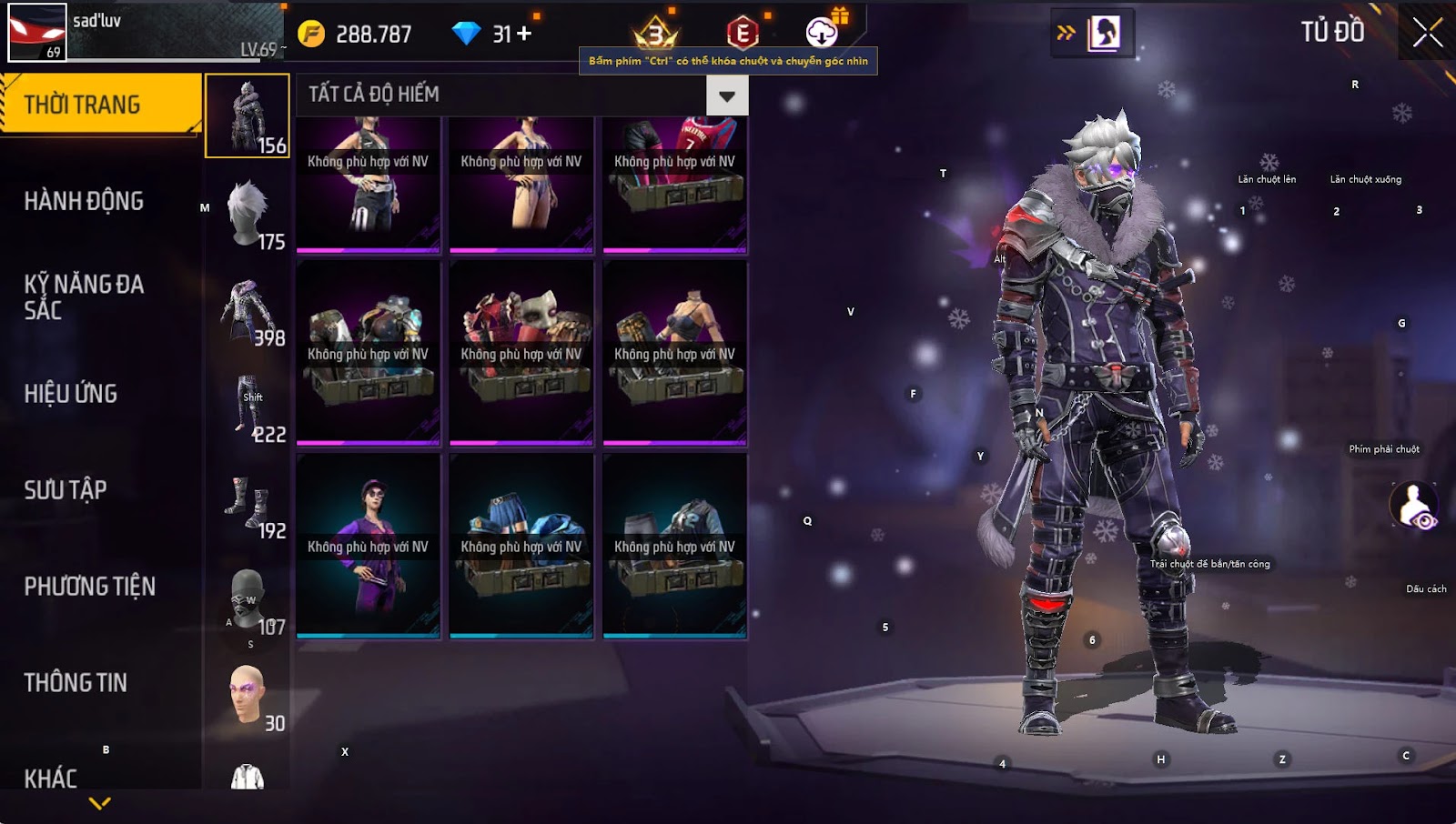1456x824 pixels.
Task: Select the purple tracksuit outfit item
Action: coord(369,546)
